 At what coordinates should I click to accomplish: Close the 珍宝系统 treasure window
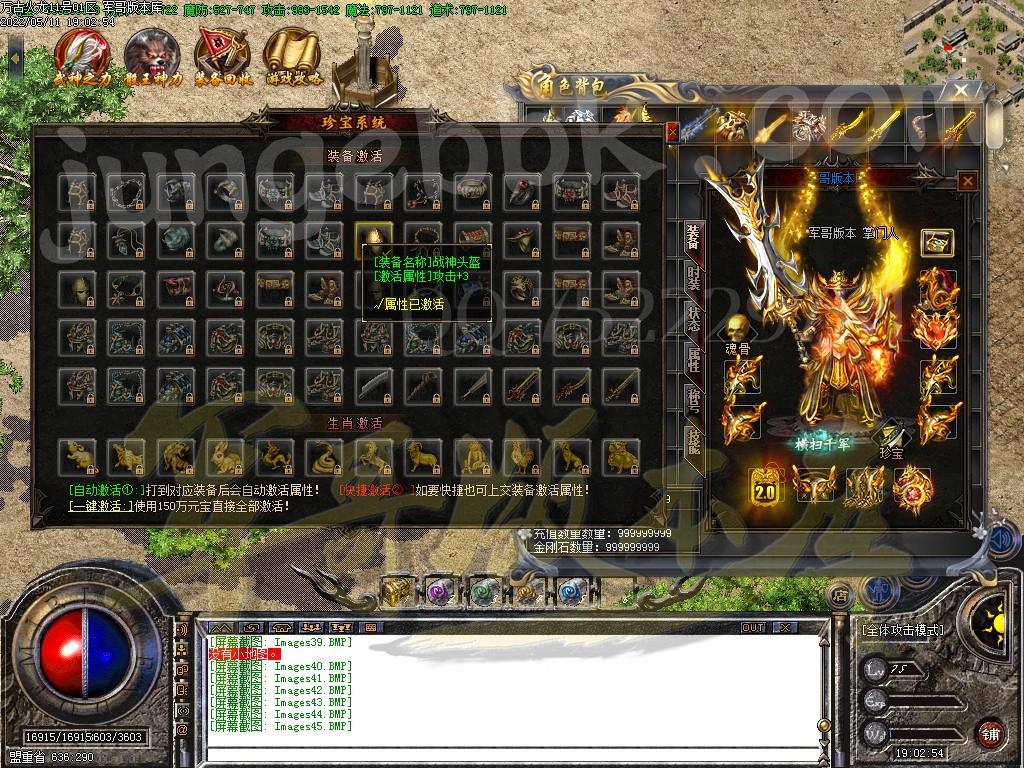pyautogui.click(x=672, y=131)
